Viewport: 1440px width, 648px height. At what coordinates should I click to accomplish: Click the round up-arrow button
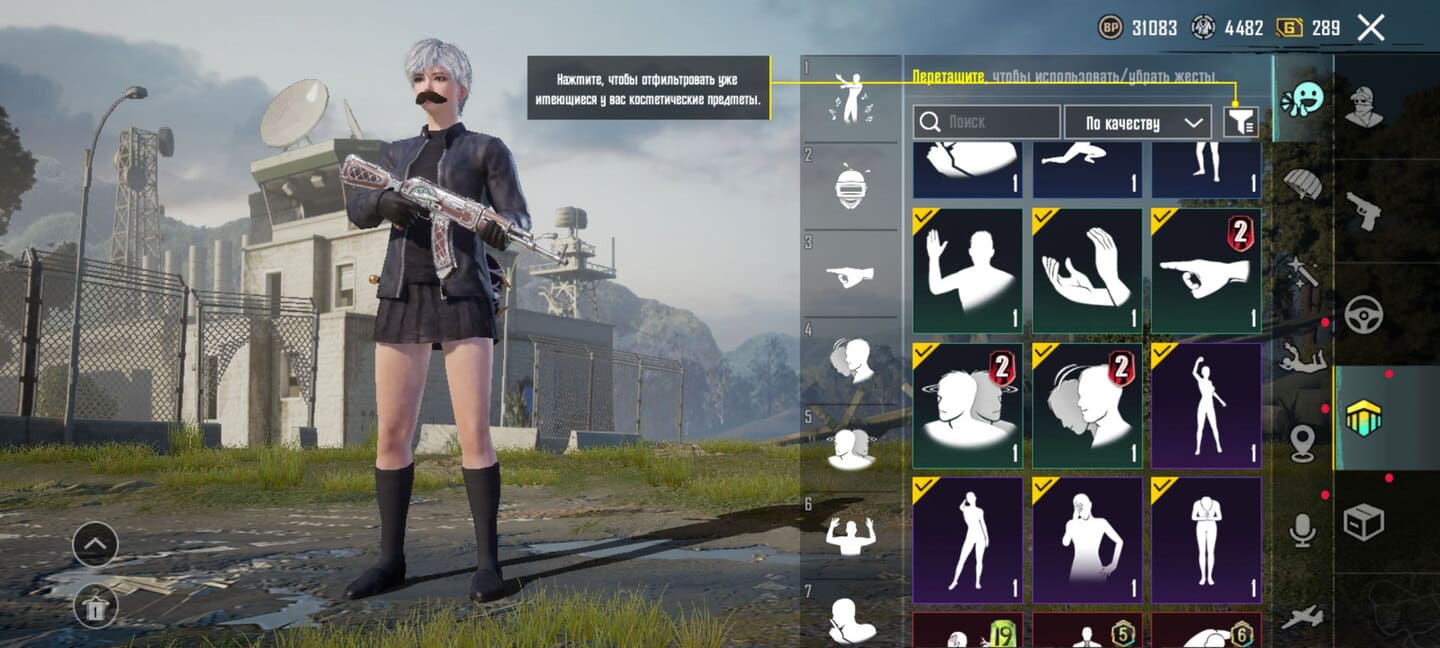95,545
